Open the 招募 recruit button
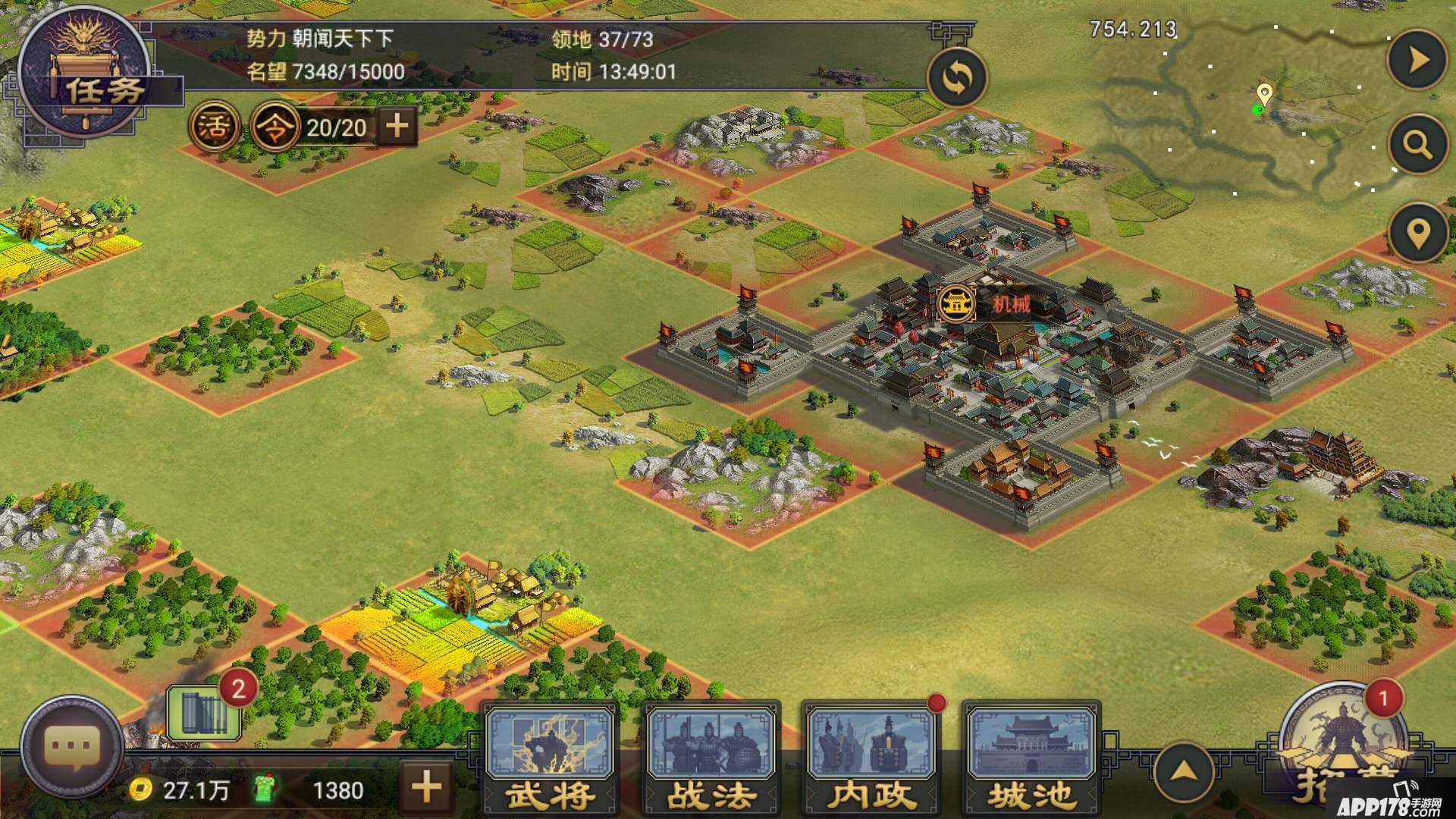Viewport: 1456px width, 819px height. 1342,751
